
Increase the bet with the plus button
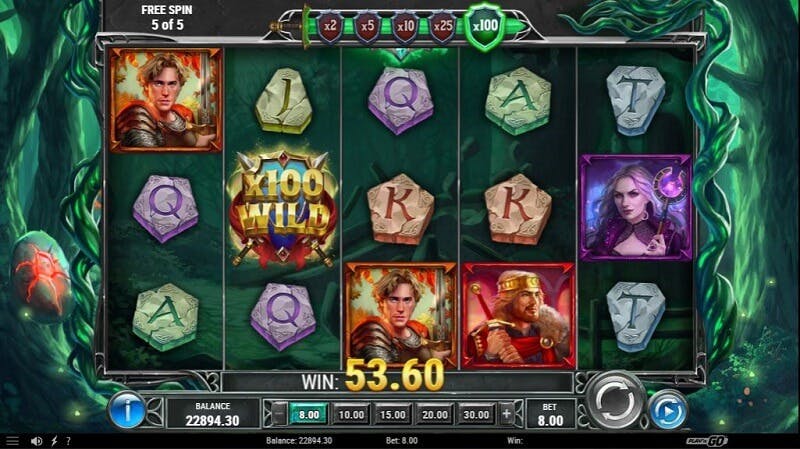click(x=507, y=414)
